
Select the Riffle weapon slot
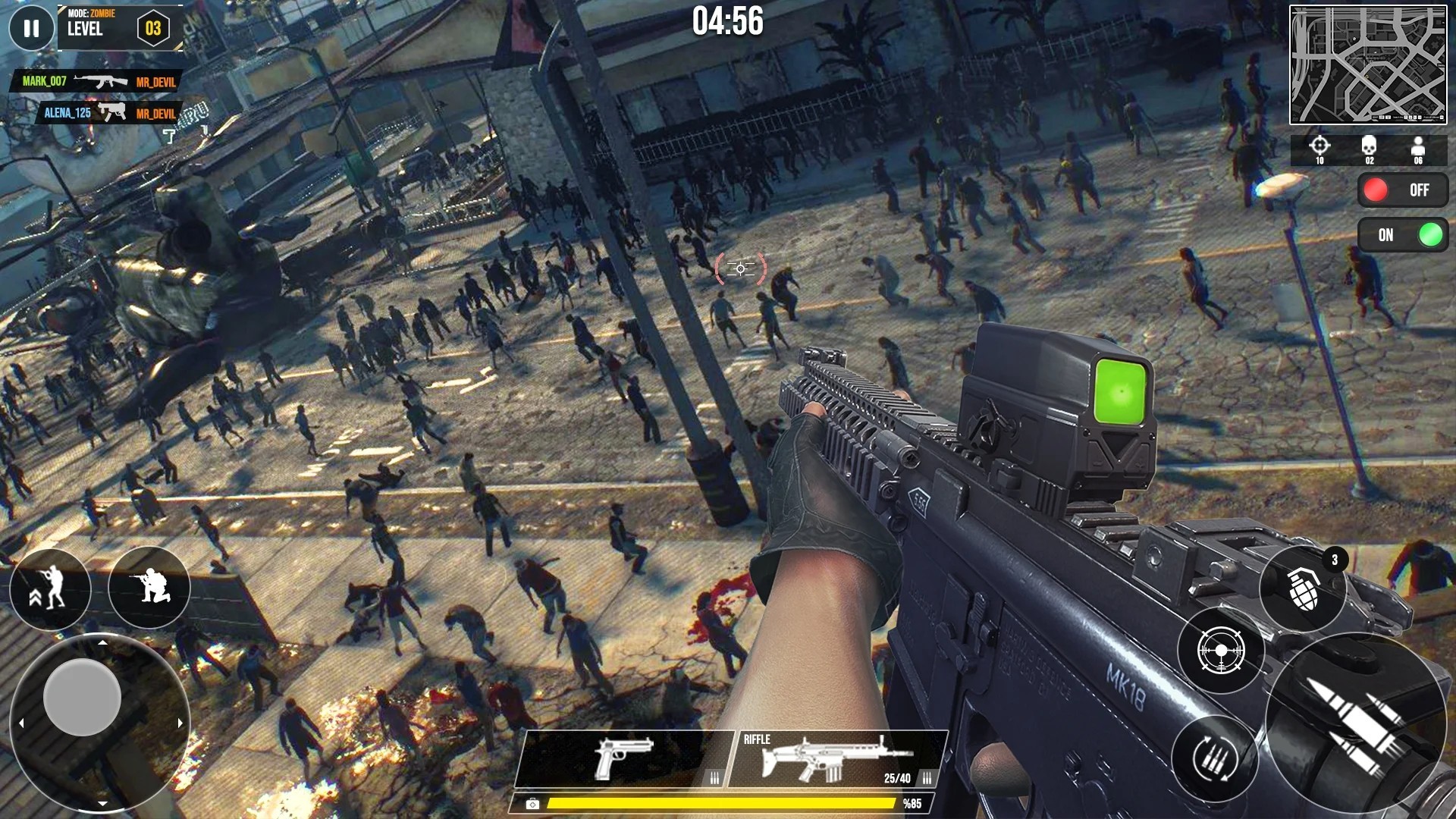pos(836,758)
